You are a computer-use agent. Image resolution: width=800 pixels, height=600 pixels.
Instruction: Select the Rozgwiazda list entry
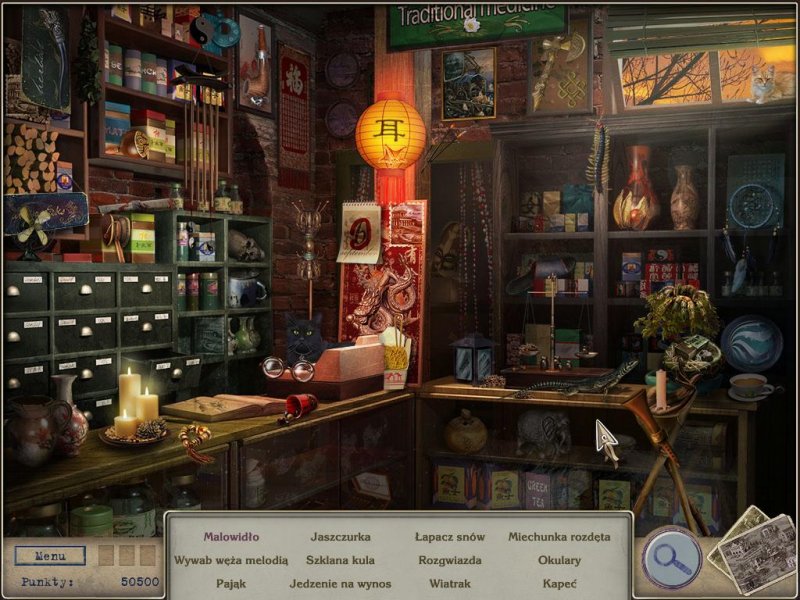click(448, 560)
